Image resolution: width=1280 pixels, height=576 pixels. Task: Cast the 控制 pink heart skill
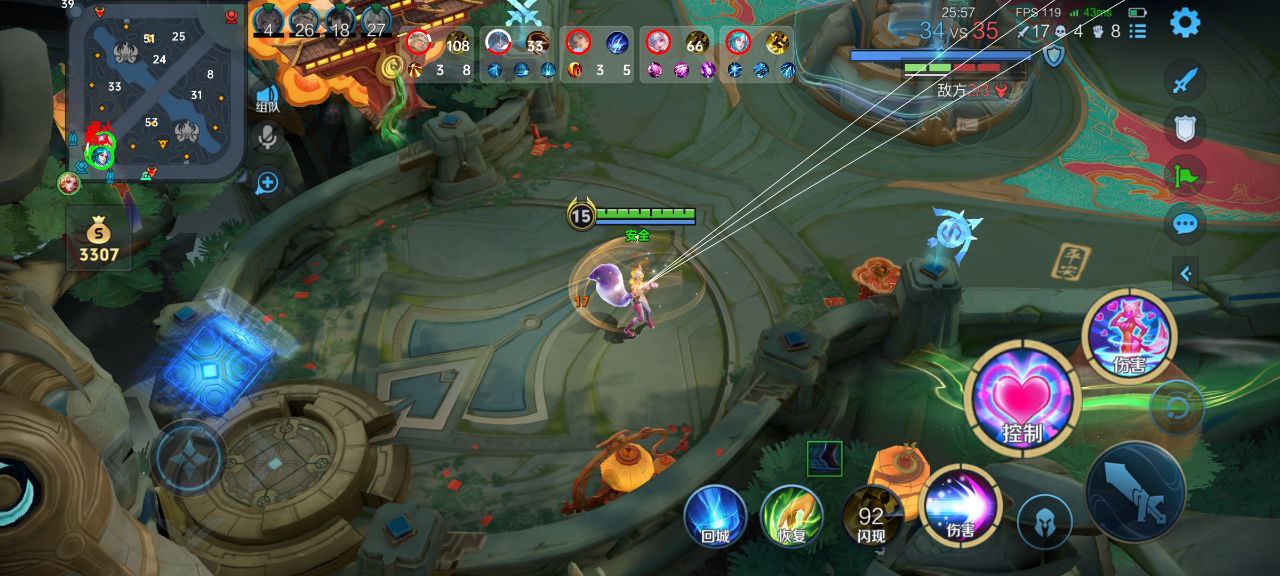(x=1022, y=398)
